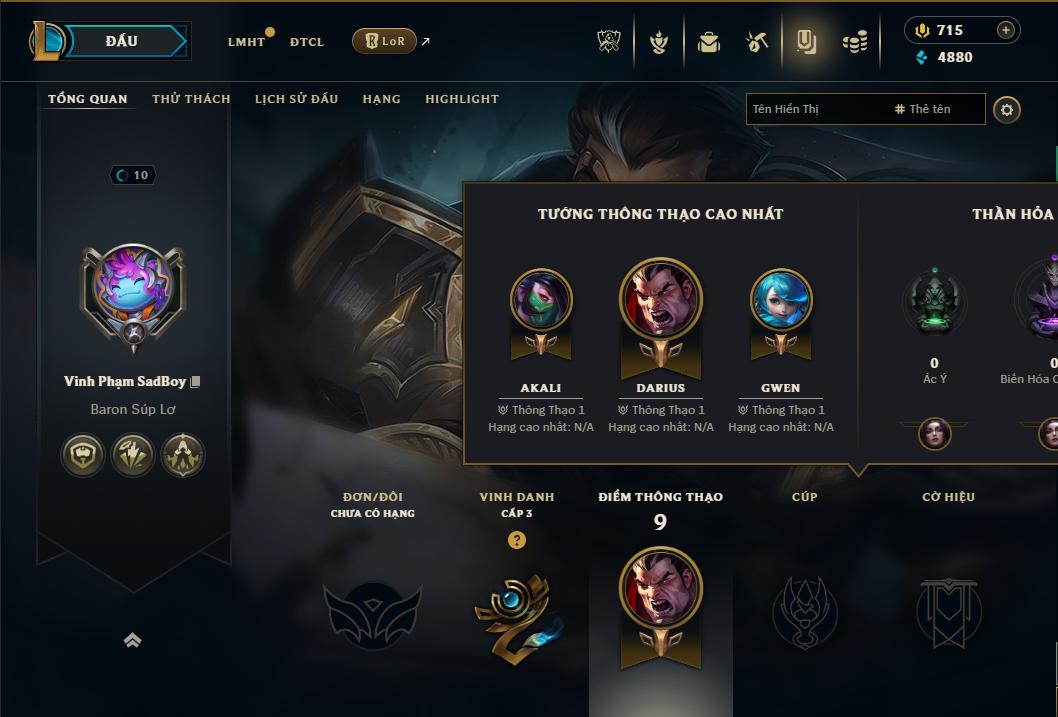Open the LMHT game tab
This screenshot has width=1058, height=717.
click(246, 42)
